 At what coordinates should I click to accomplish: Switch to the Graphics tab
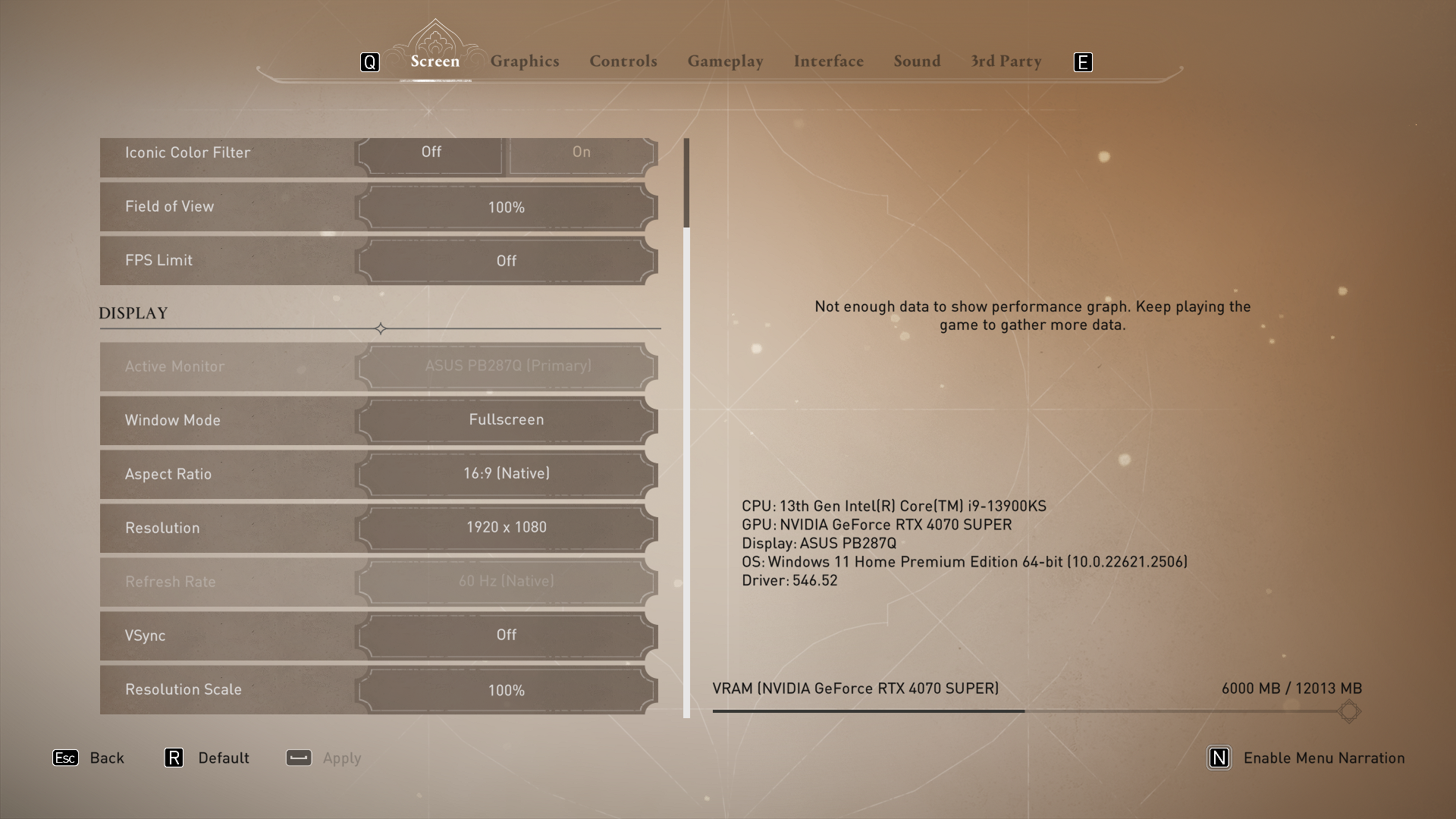coord(524,61)
